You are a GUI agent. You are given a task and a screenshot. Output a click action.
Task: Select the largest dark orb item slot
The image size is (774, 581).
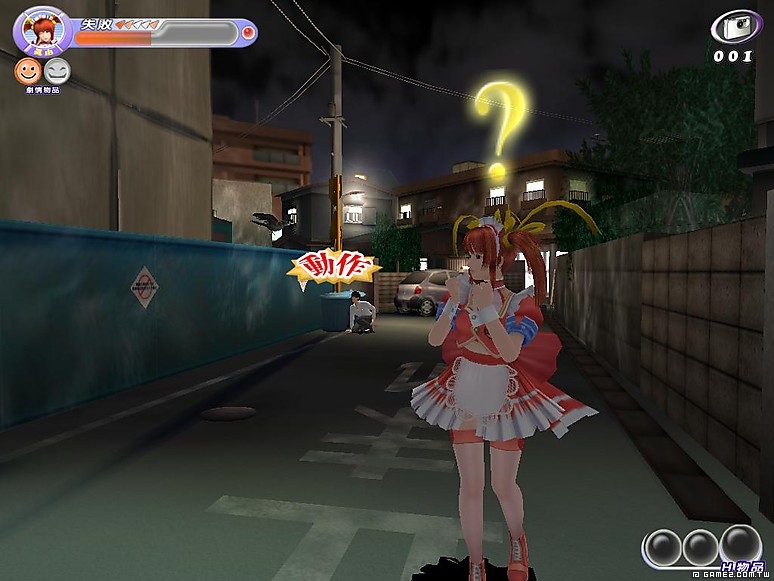click(741, 544)
